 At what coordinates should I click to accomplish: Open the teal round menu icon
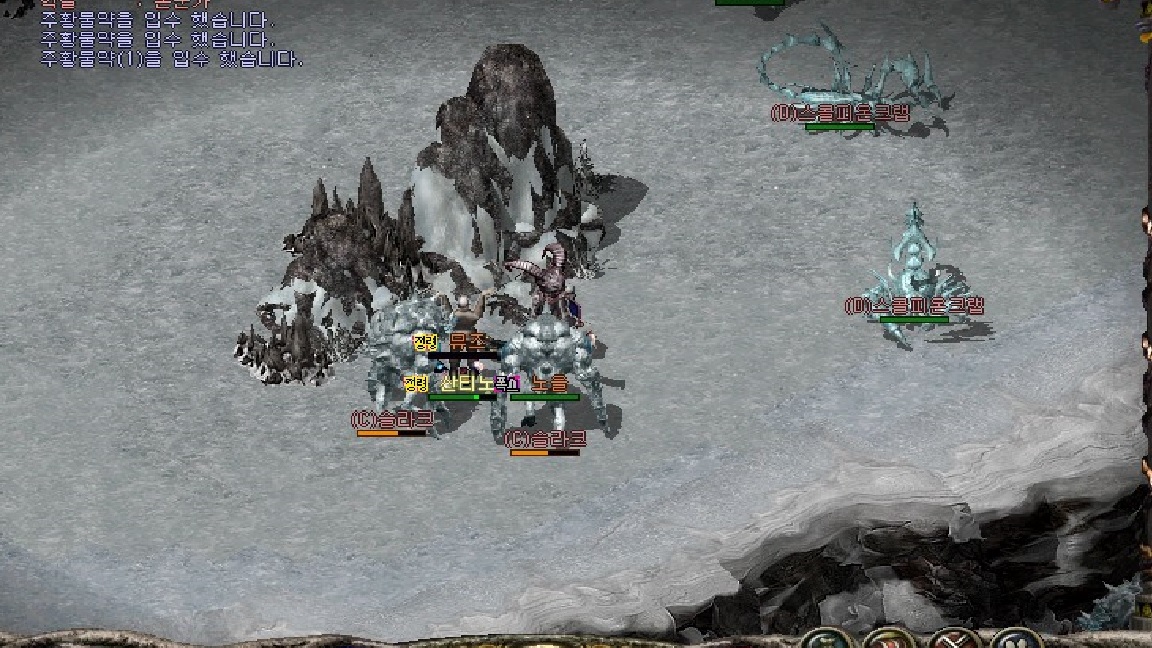pyautogui.click(x=824, y=640)
